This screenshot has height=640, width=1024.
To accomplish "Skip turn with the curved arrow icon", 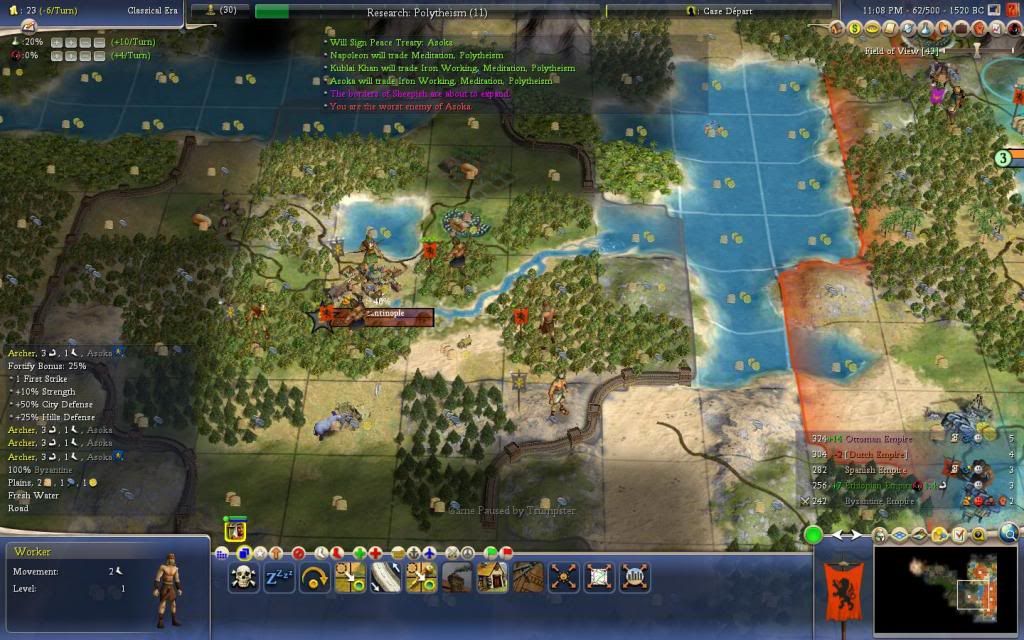I will [x=315, y=577].
